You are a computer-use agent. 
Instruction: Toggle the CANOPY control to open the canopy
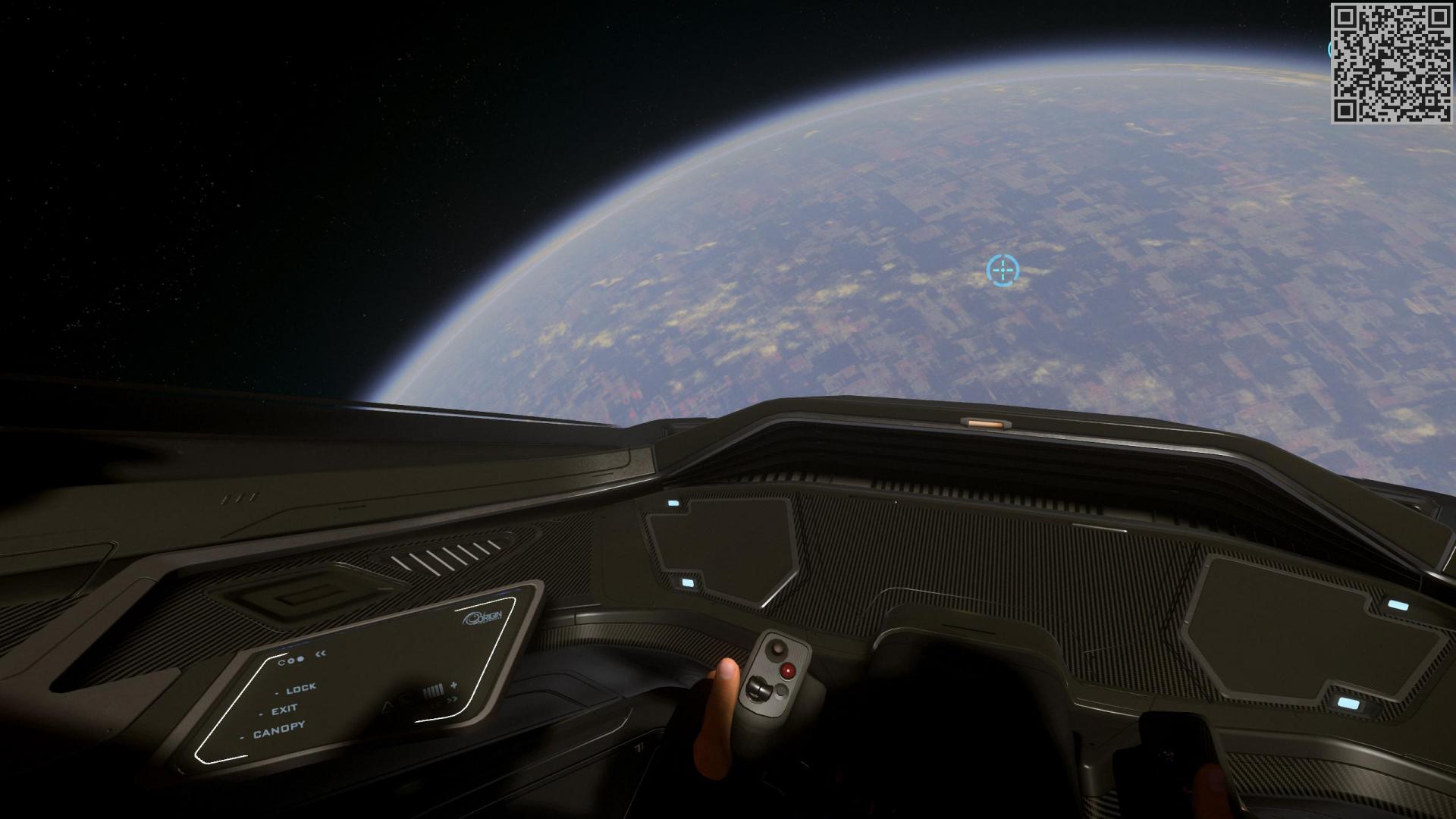point(279,727)
